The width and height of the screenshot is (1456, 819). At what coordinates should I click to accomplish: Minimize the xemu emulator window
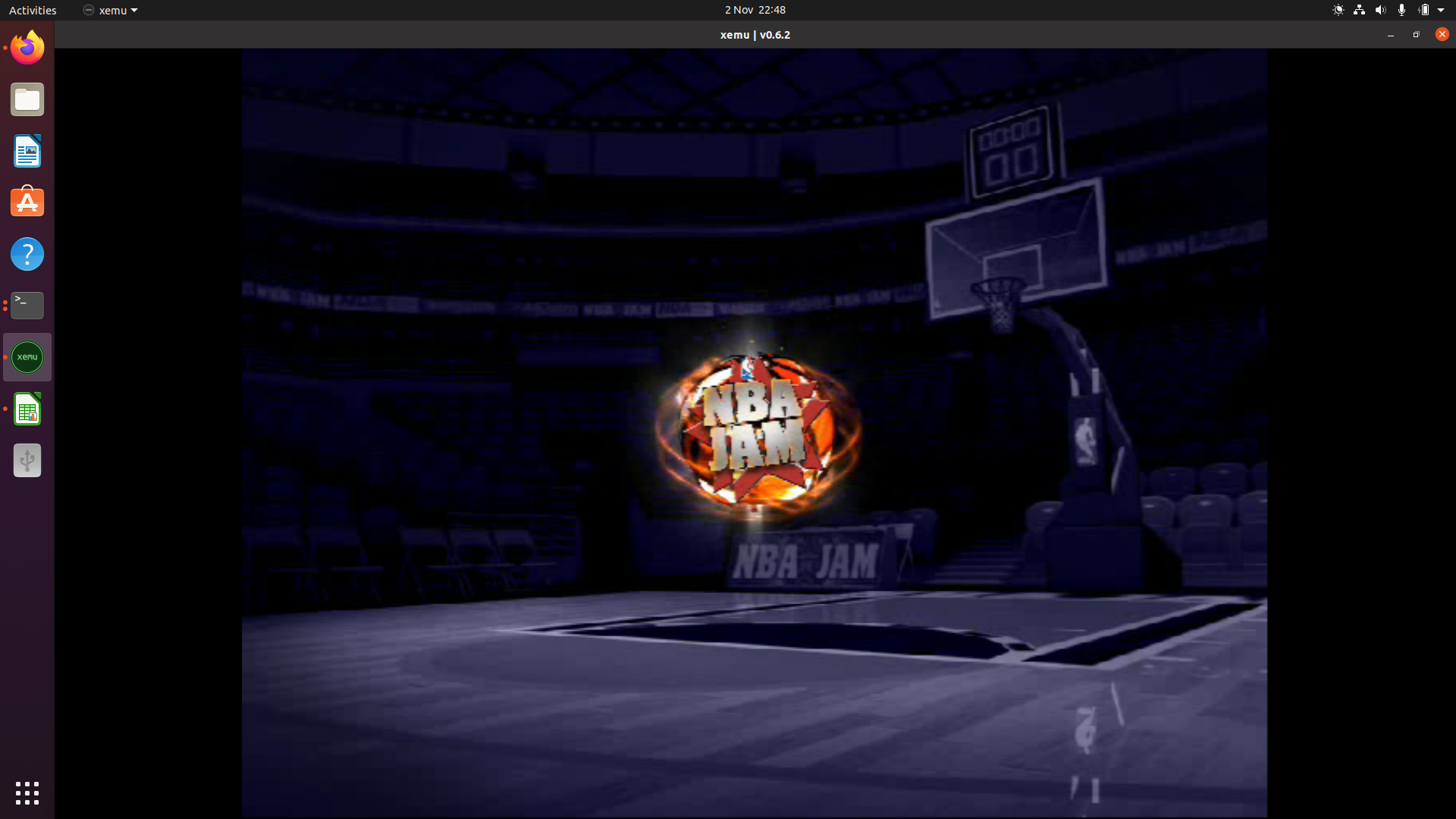[1390, 35]
